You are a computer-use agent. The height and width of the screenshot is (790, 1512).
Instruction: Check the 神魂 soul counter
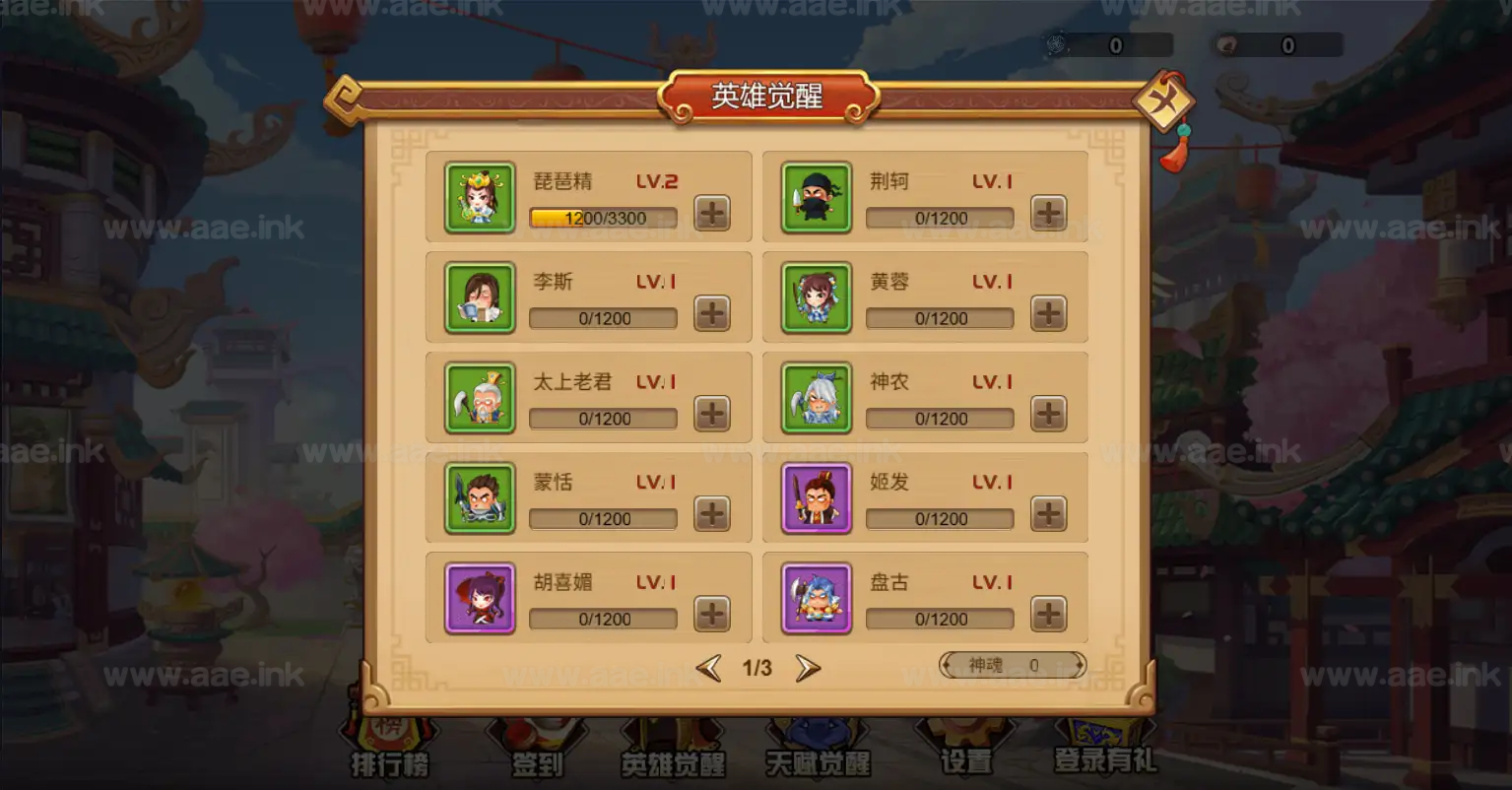(x=1010, y=665)
